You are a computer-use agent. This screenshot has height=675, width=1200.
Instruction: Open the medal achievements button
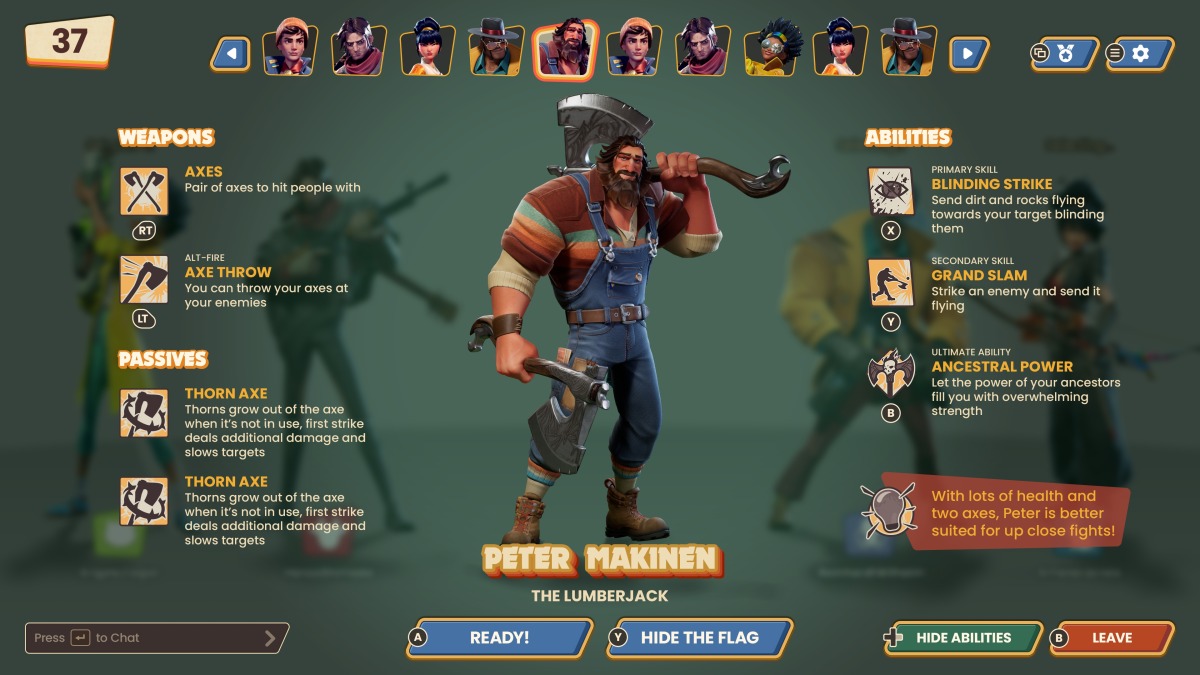1064,53
